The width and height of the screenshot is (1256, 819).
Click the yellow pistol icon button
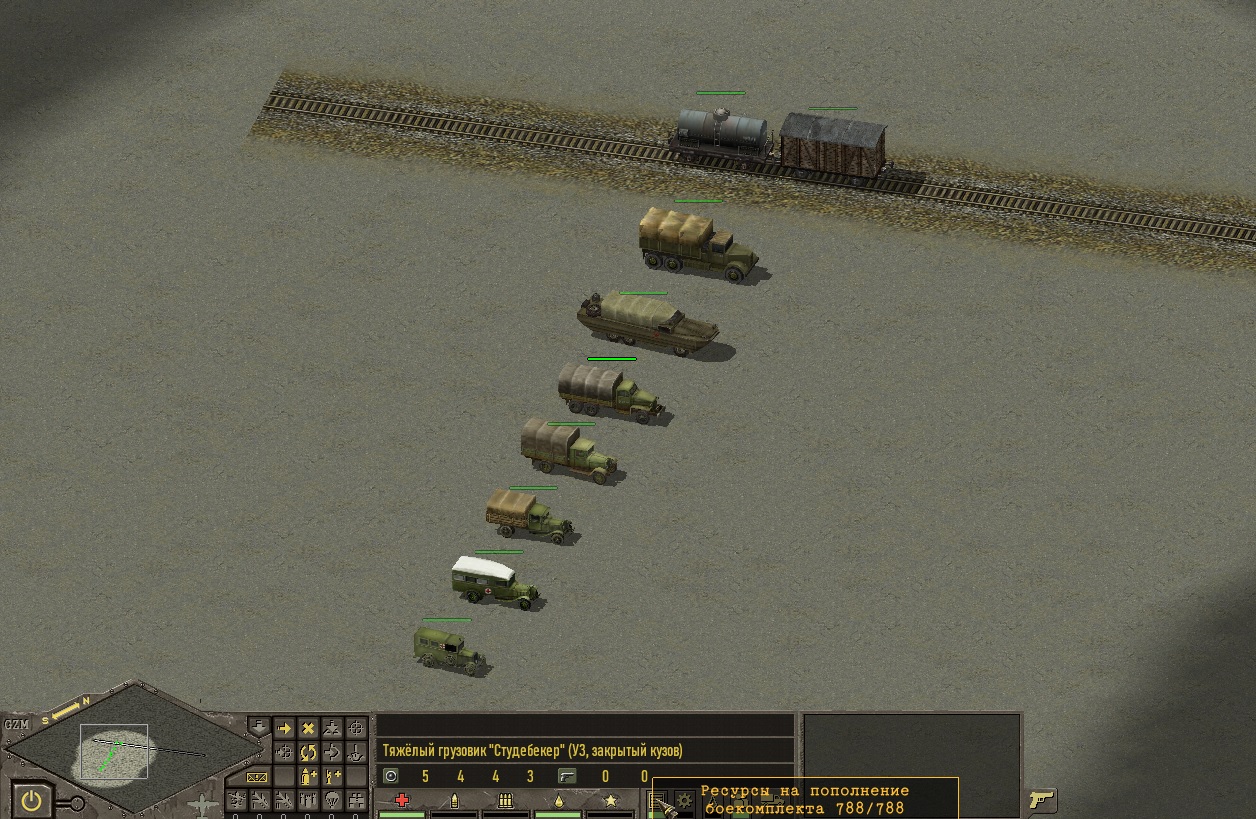click(1042, 799)
